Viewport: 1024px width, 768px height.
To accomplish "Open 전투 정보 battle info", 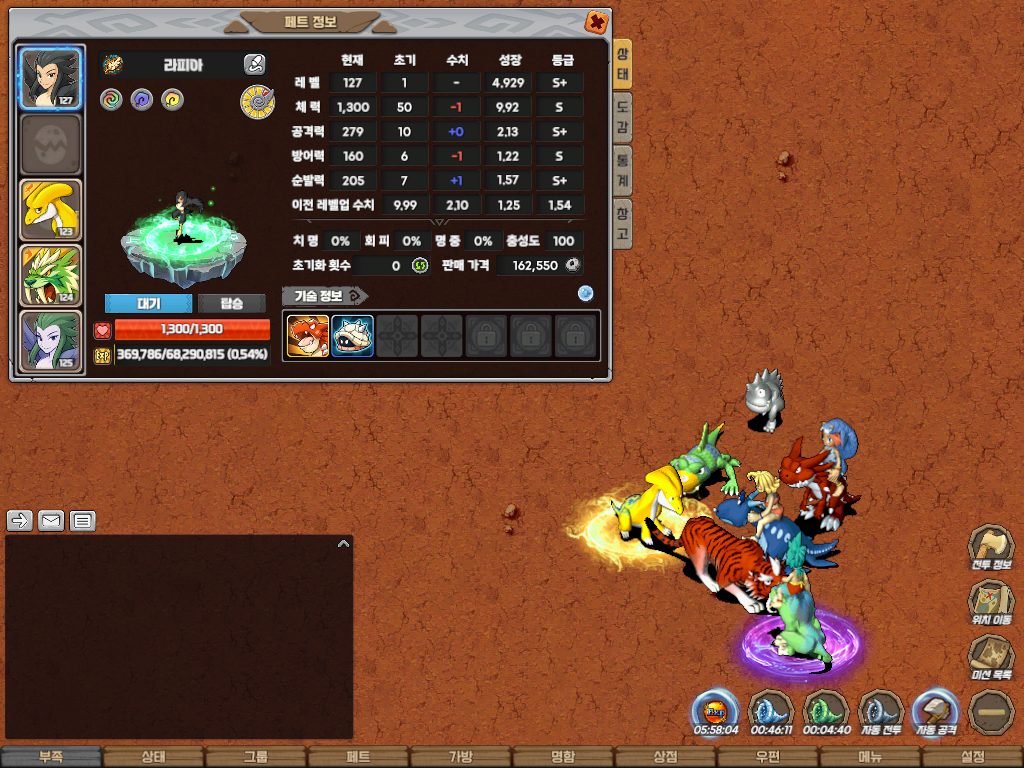I will 991,548.
